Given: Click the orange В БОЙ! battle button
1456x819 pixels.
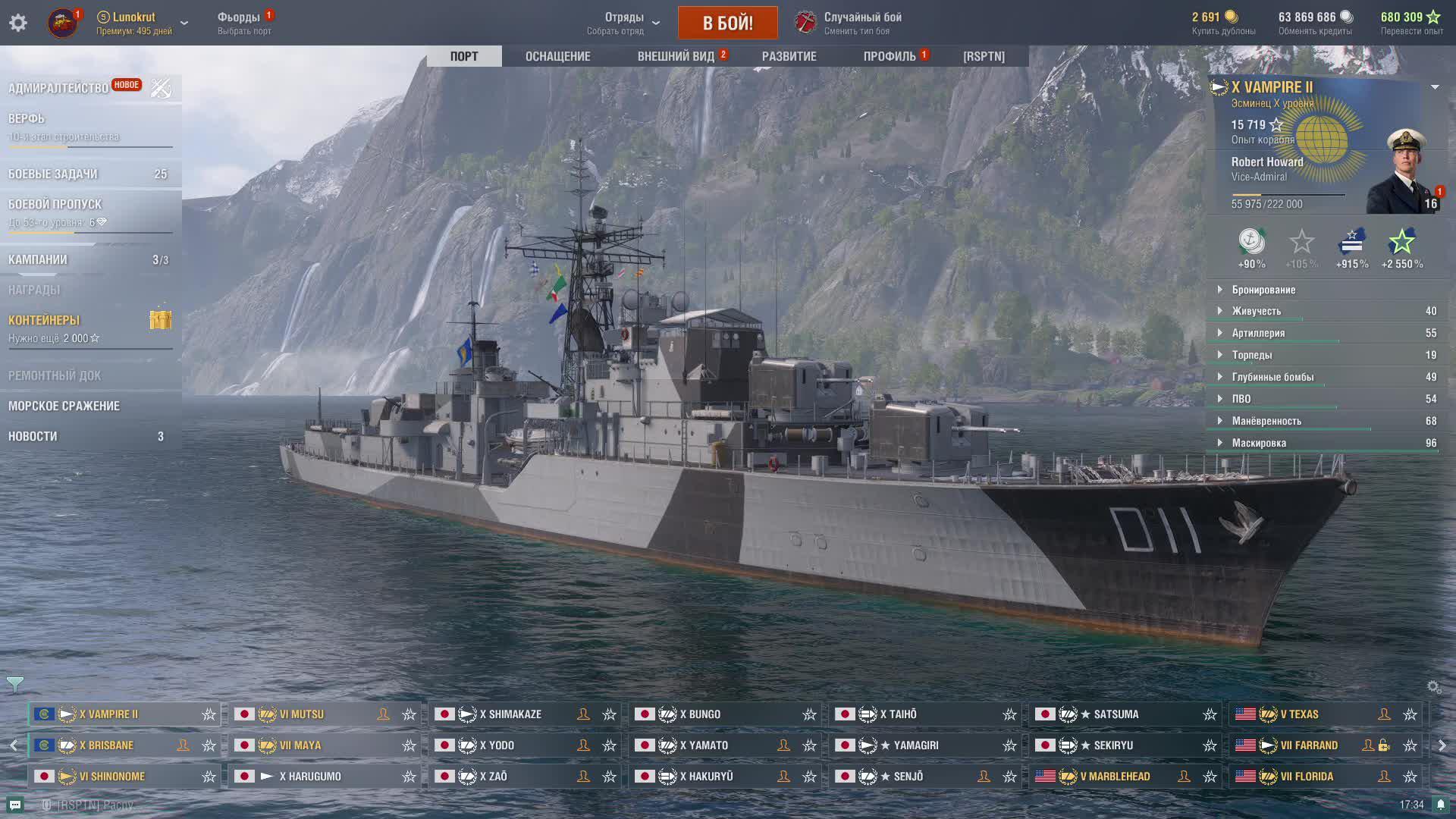Looking at the screenshot, I should (727, 23).
